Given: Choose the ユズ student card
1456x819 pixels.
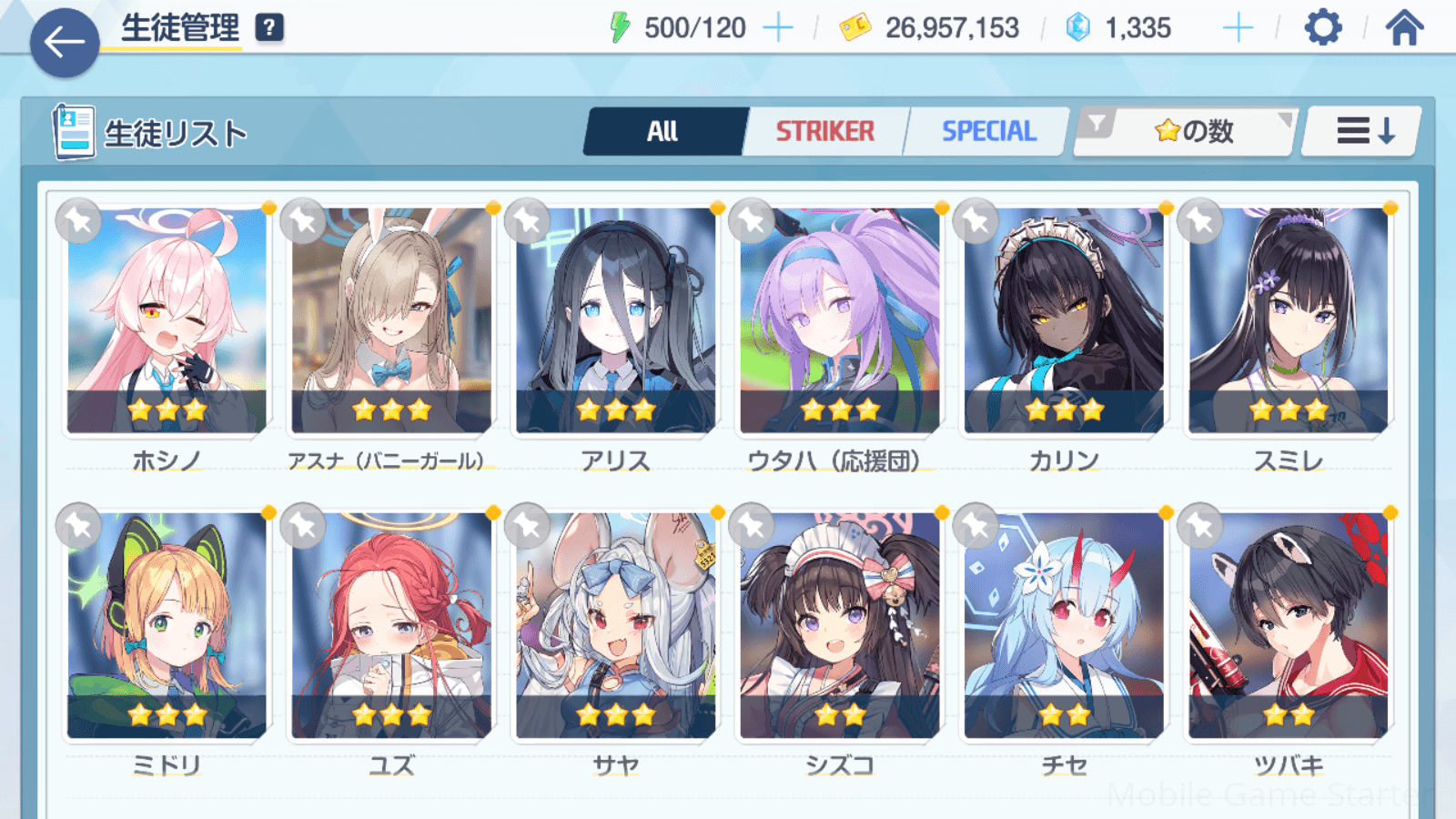Looking at the screenshot, I should [x=391, y=625].
